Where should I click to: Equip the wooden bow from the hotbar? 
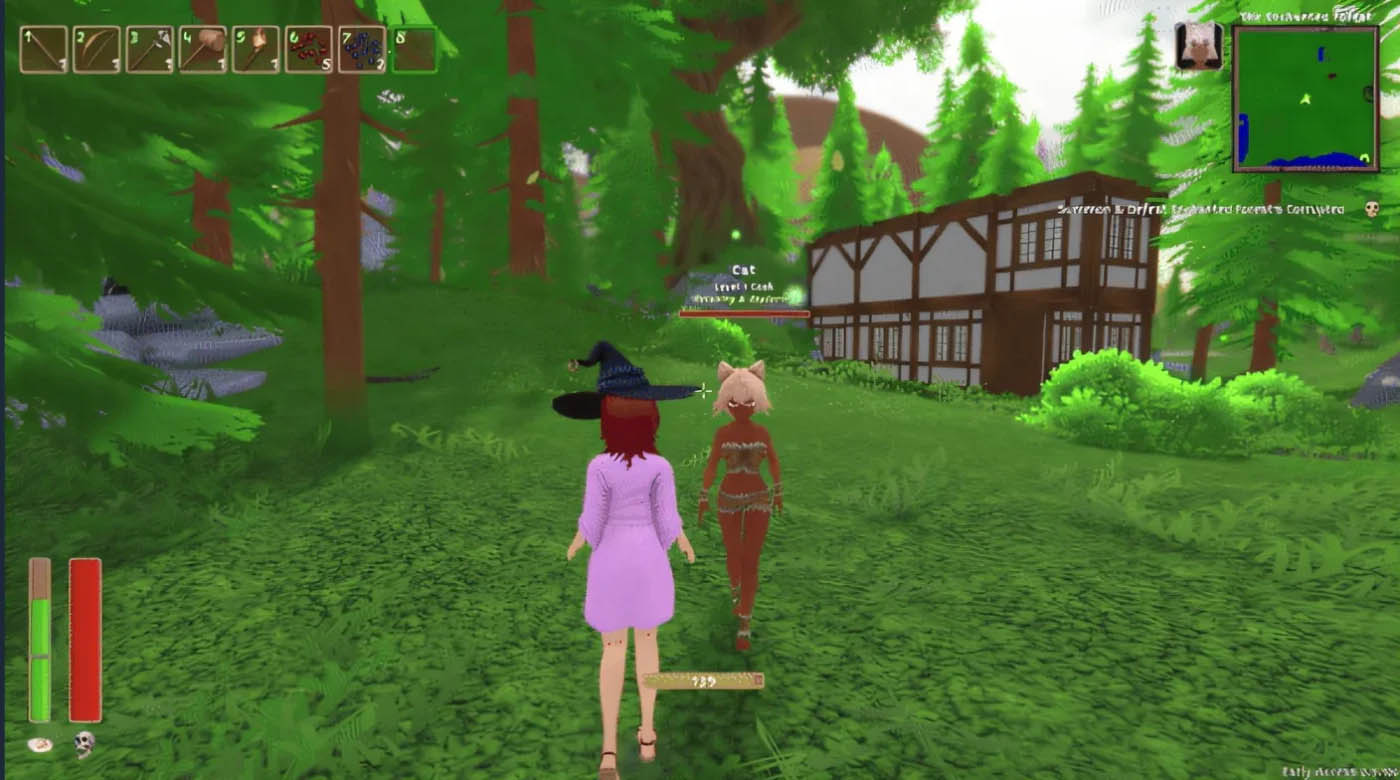click(x=97, y=50)
